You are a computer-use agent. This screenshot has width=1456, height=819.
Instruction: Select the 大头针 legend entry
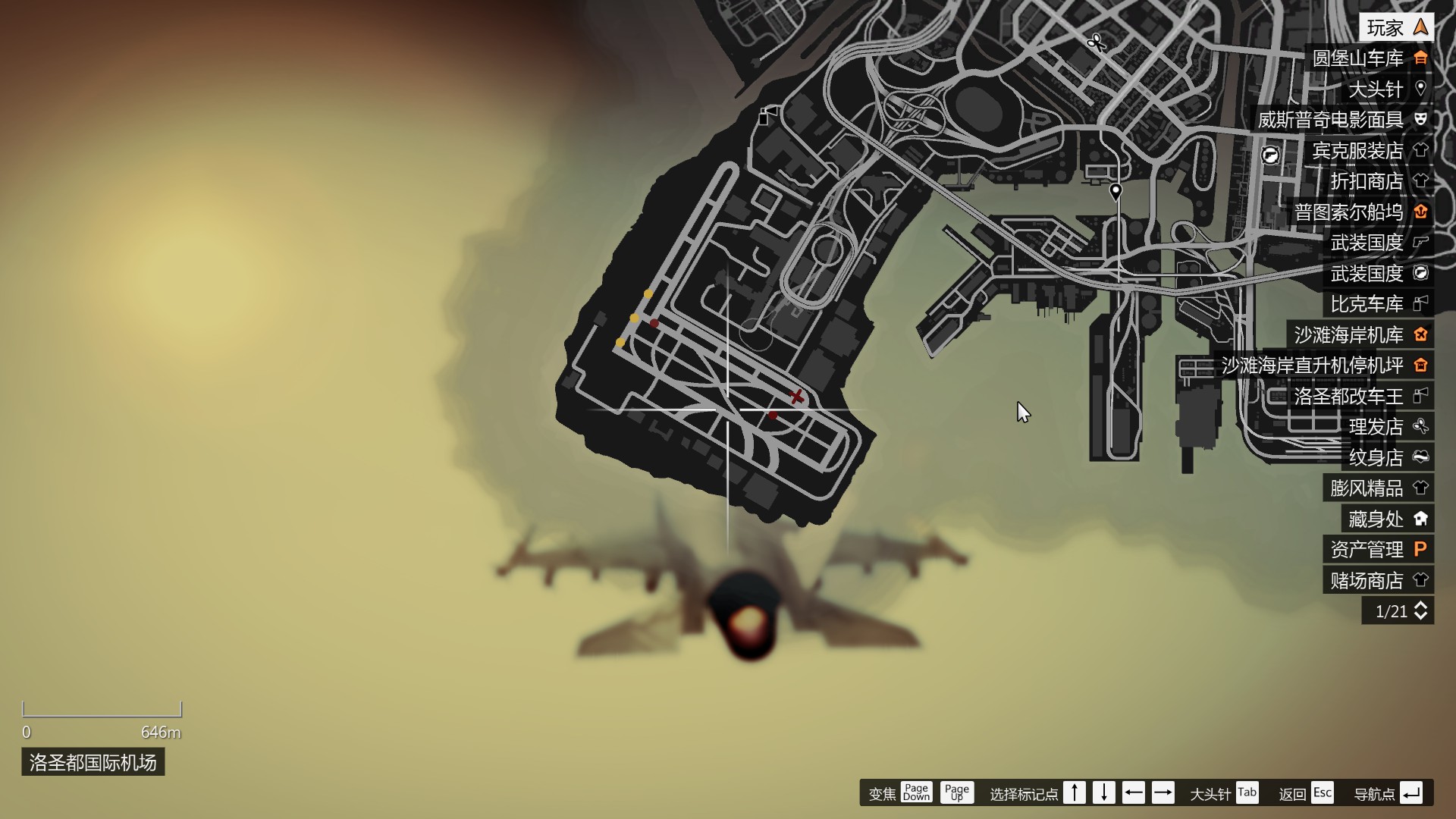point(1386,89)
